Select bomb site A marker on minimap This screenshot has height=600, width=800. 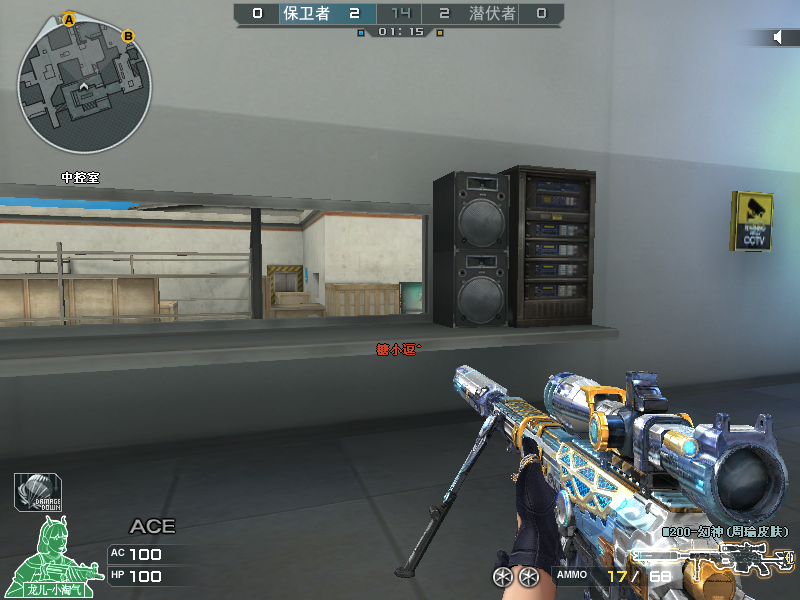pyautogui.click(x=69, y=19)
